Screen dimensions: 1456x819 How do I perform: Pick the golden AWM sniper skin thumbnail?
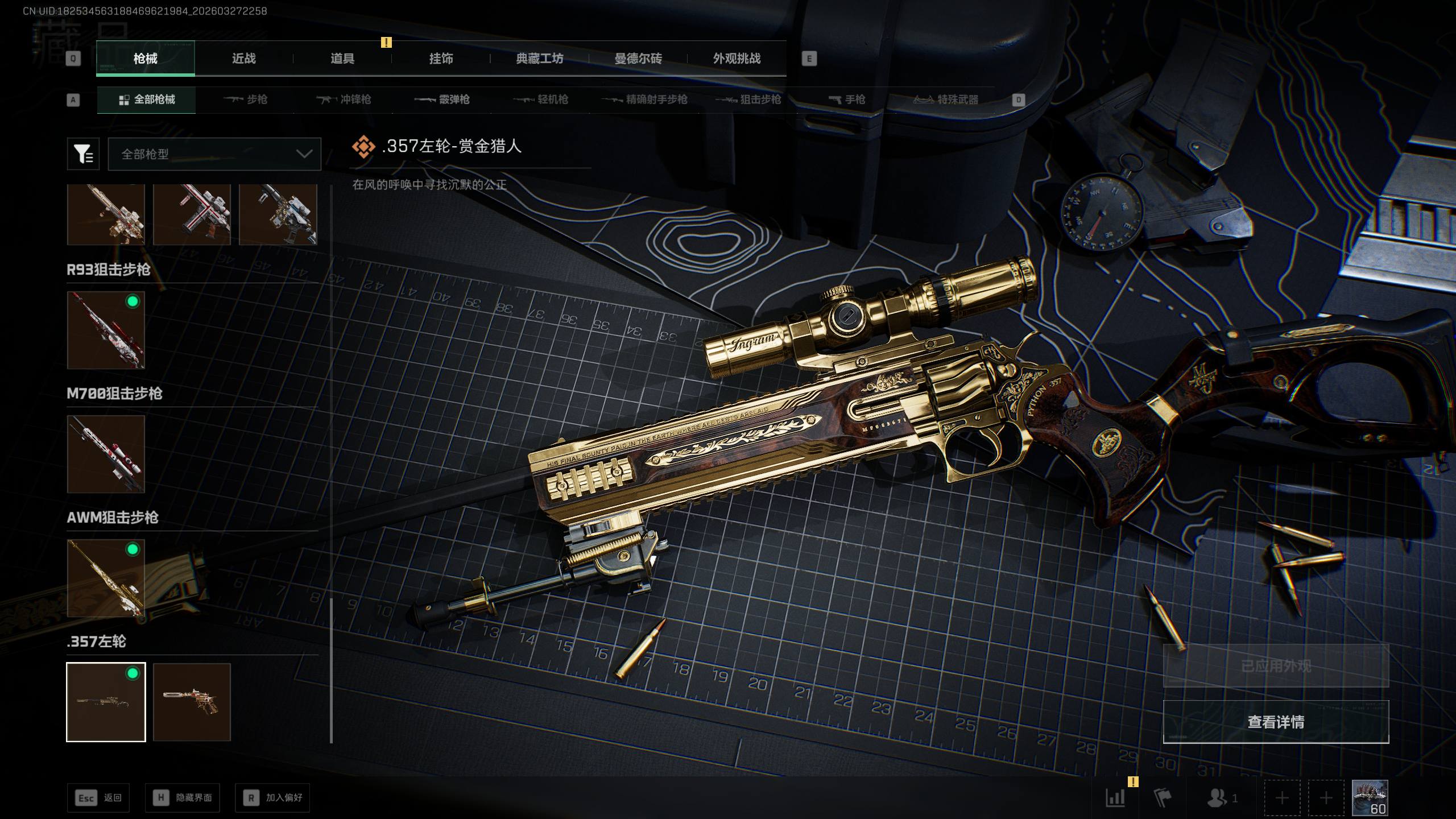106,578
